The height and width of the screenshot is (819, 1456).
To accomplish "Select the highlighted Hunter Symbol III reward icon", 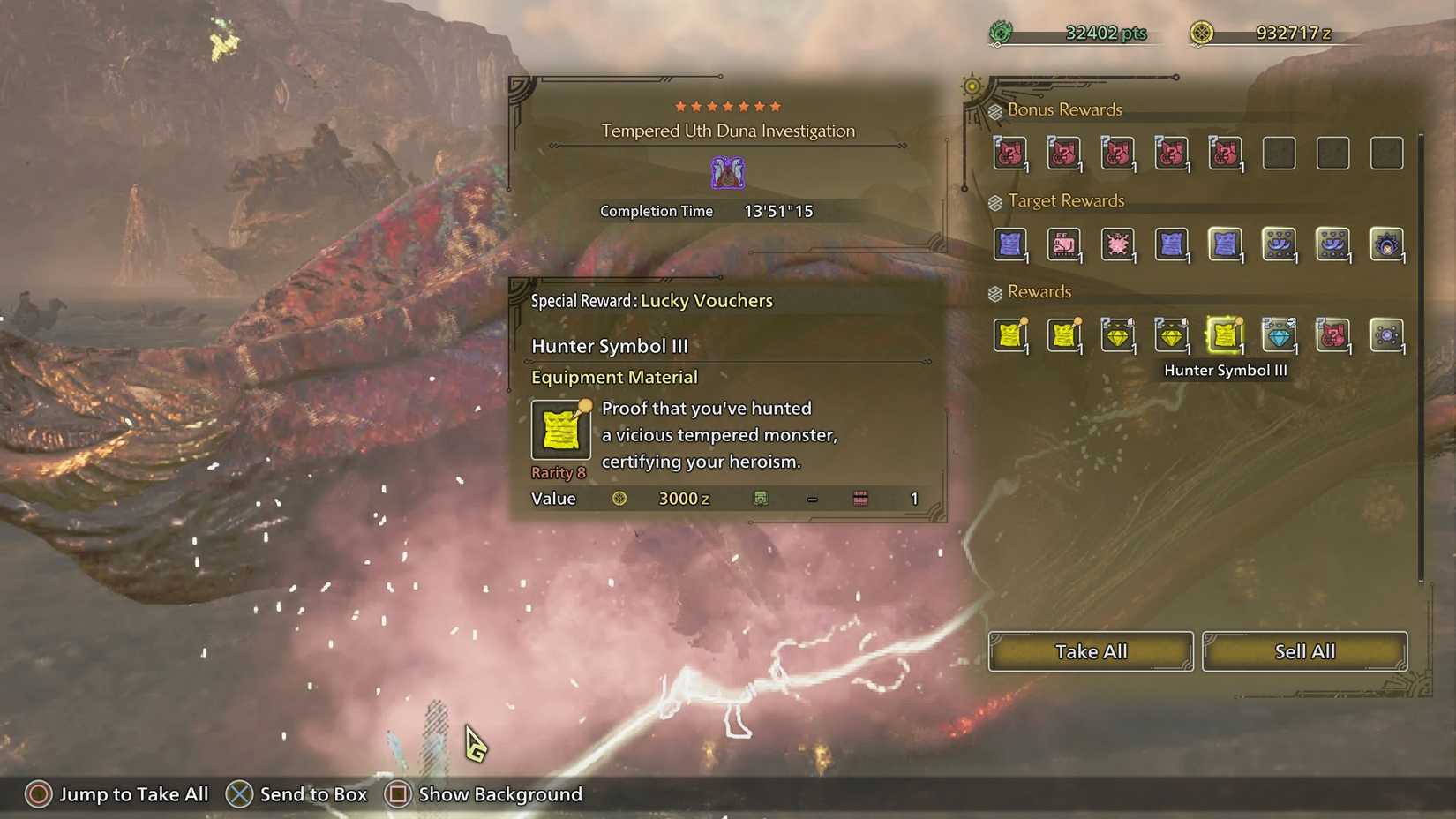I will coord(1226,336).
